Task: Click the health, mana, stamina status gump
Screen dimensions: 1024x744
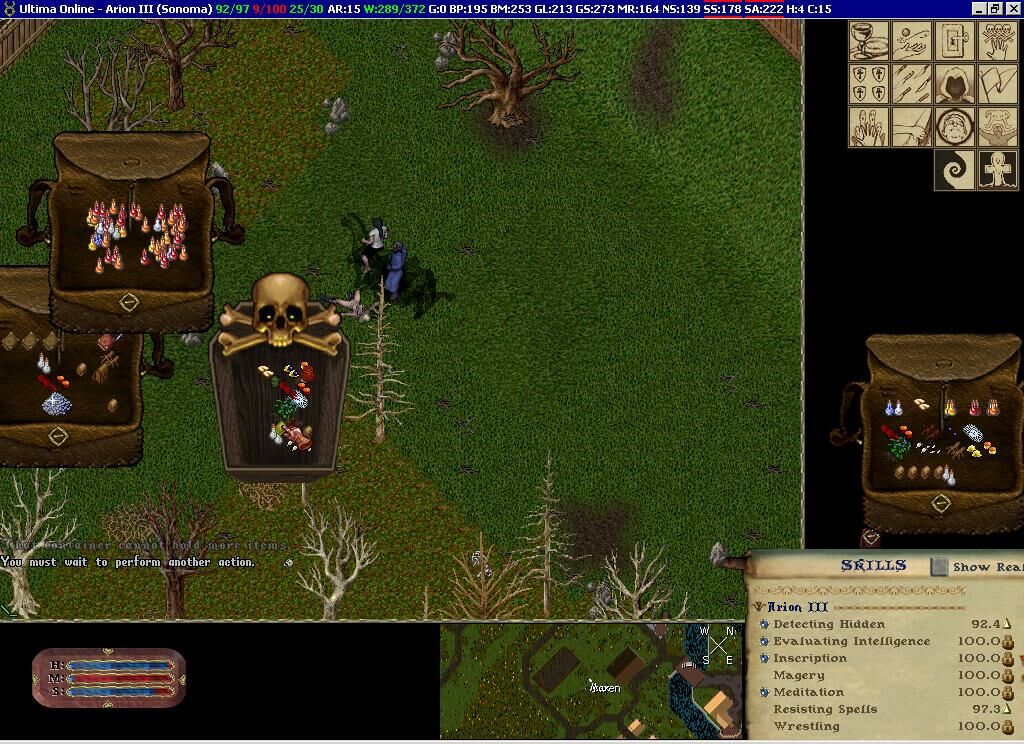Action: pos(108,678)
